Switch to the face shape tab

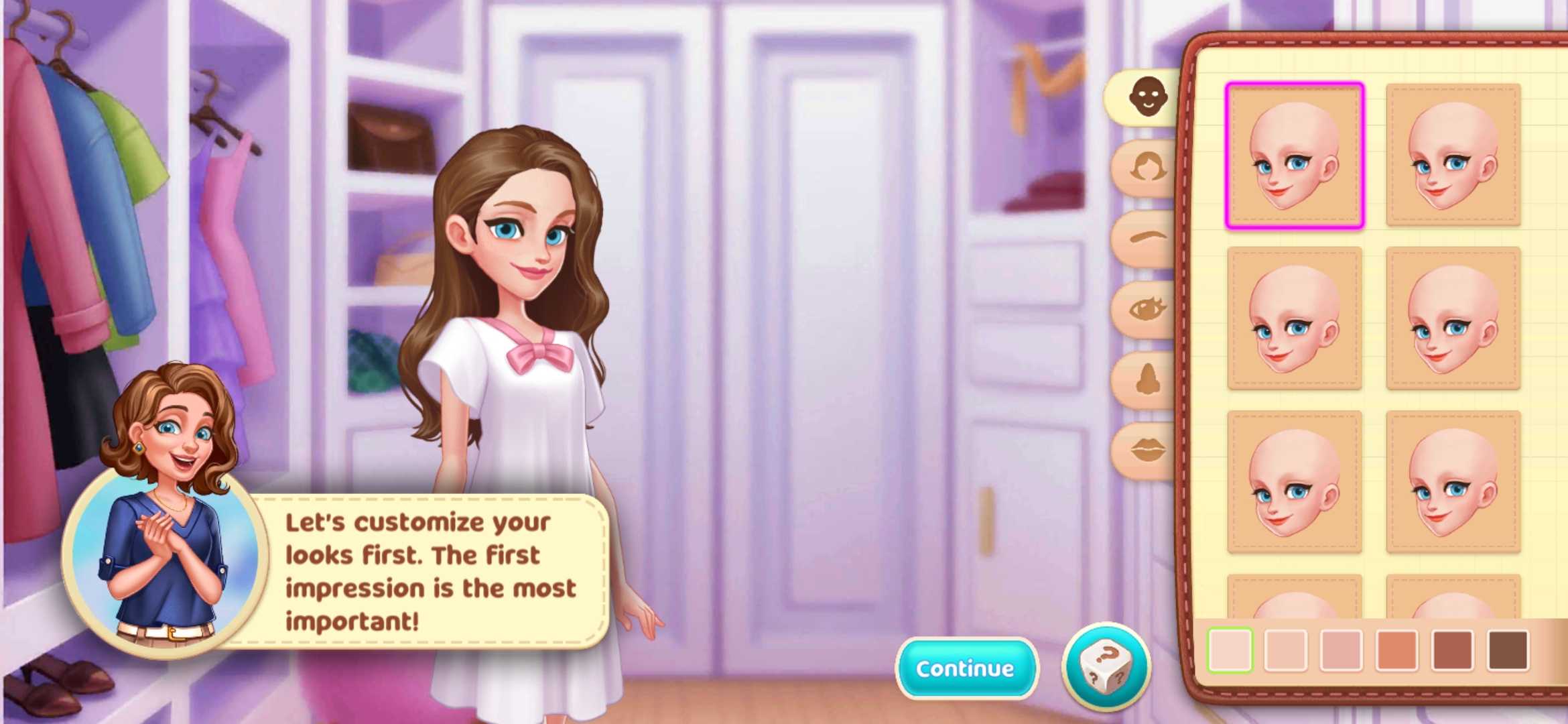coord(1147,97)
